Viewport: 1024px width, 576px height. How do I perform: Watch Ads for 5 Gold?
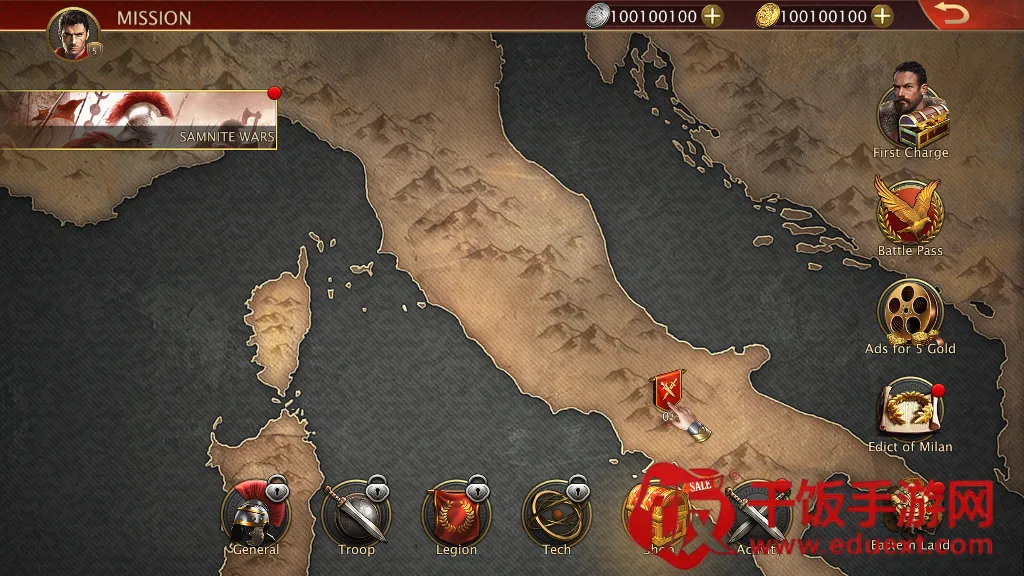910,310
